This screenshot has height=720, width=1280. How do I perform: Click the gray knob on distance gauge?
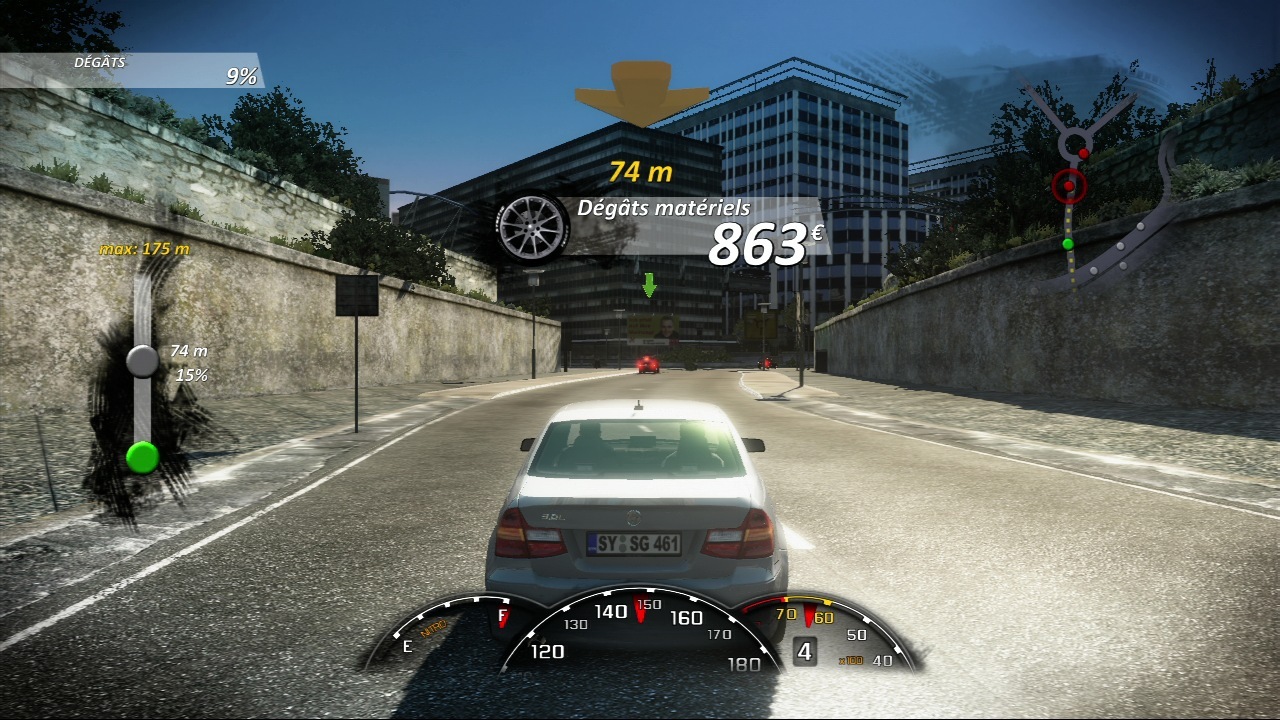coord(143,361)
